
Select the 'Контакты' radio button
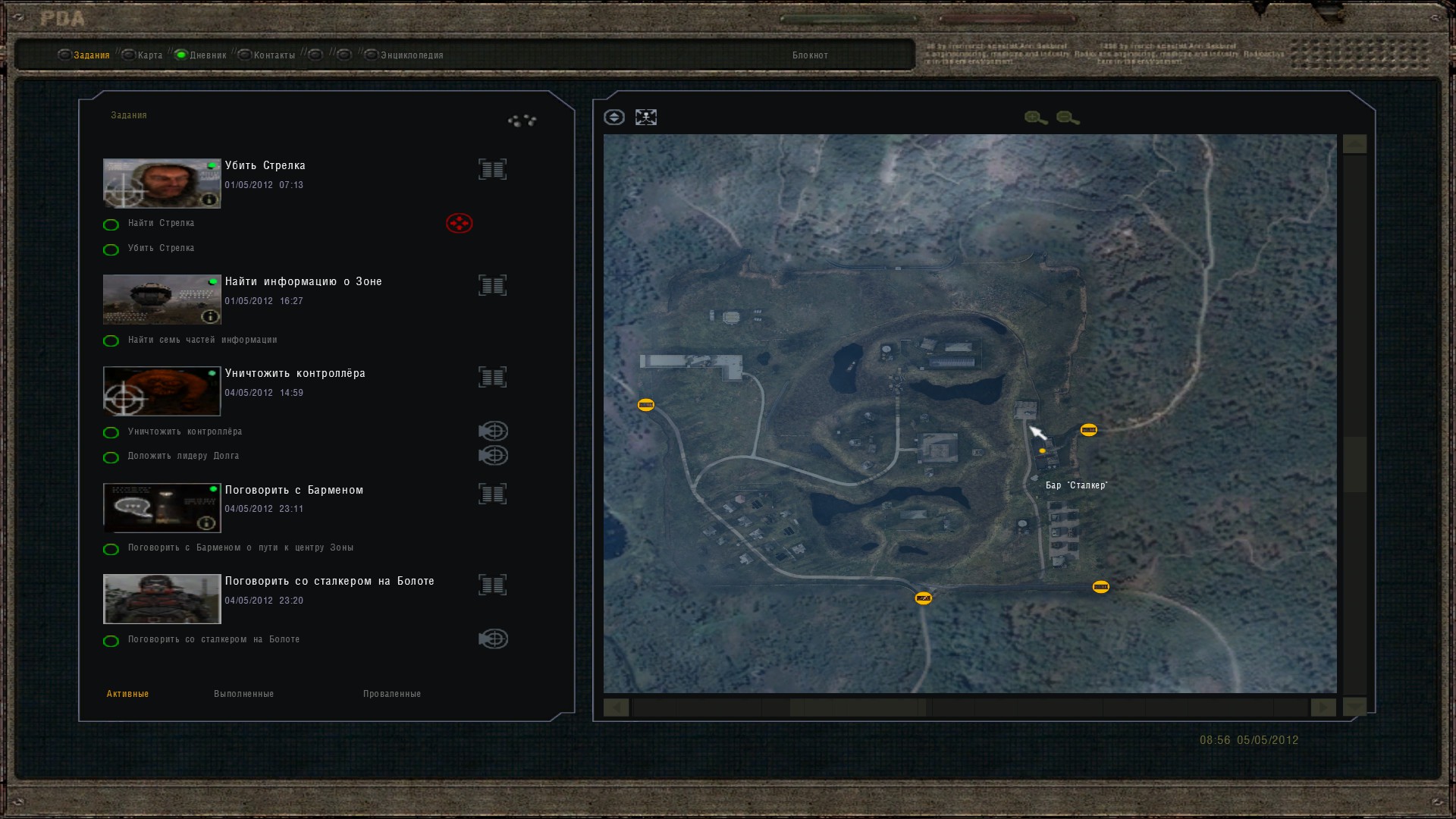pyautogui.click(x=244, y=55)
